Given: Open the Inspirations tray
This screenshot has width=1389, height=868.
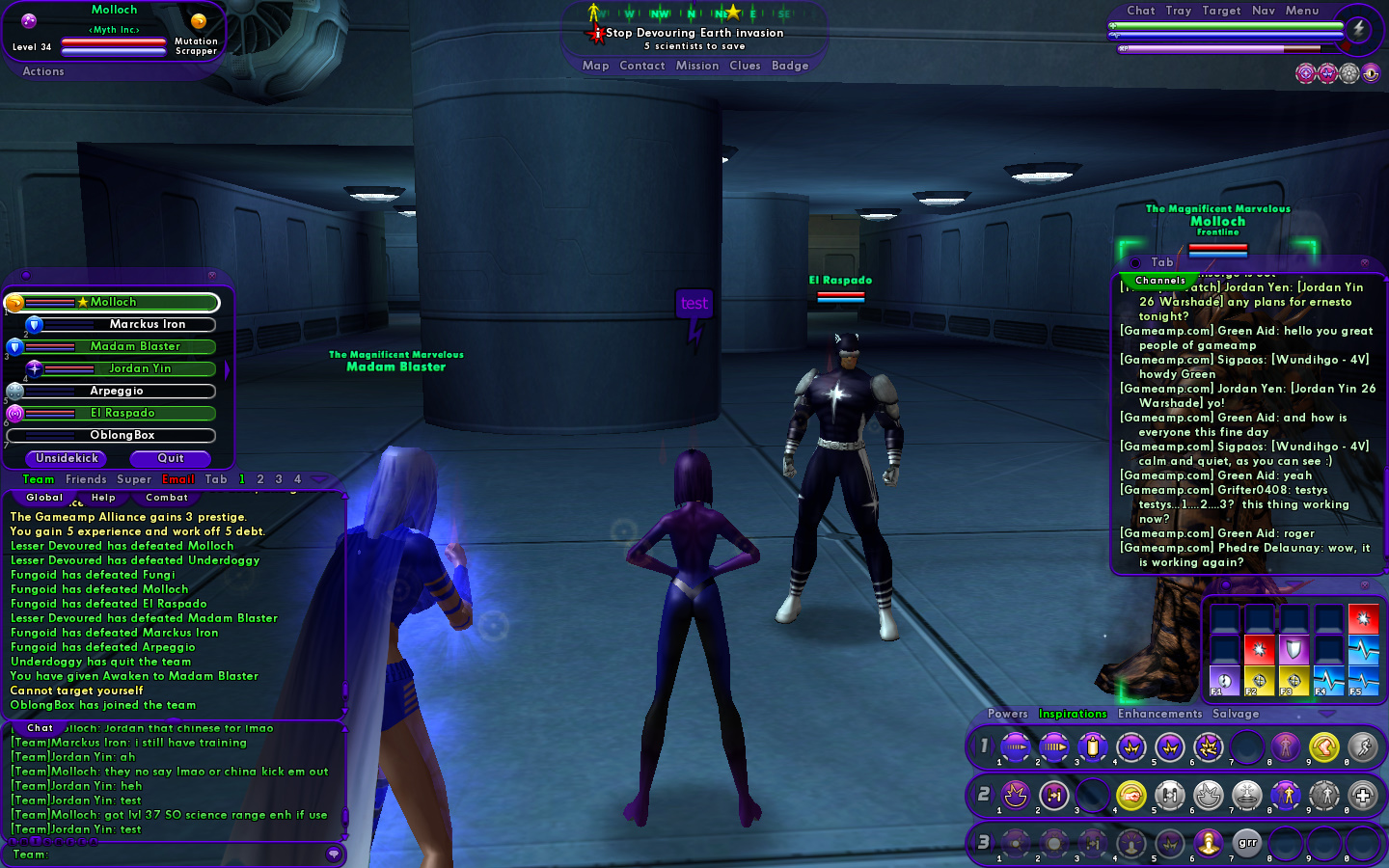Looking at the screenshot, I should tap(1072, 714).
